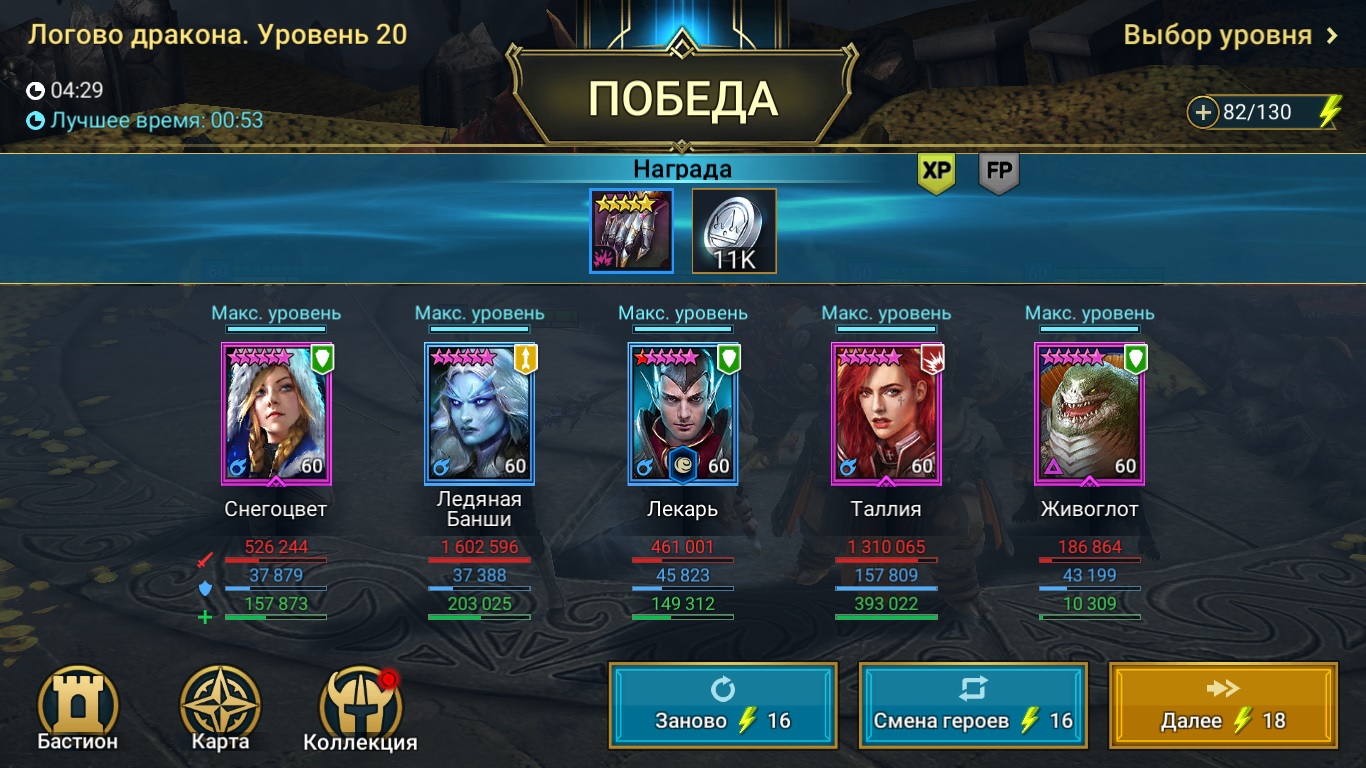1366x768 pixels.
Task: Click the plus icon to buy energy
Action: click(x=1203, y=112)
